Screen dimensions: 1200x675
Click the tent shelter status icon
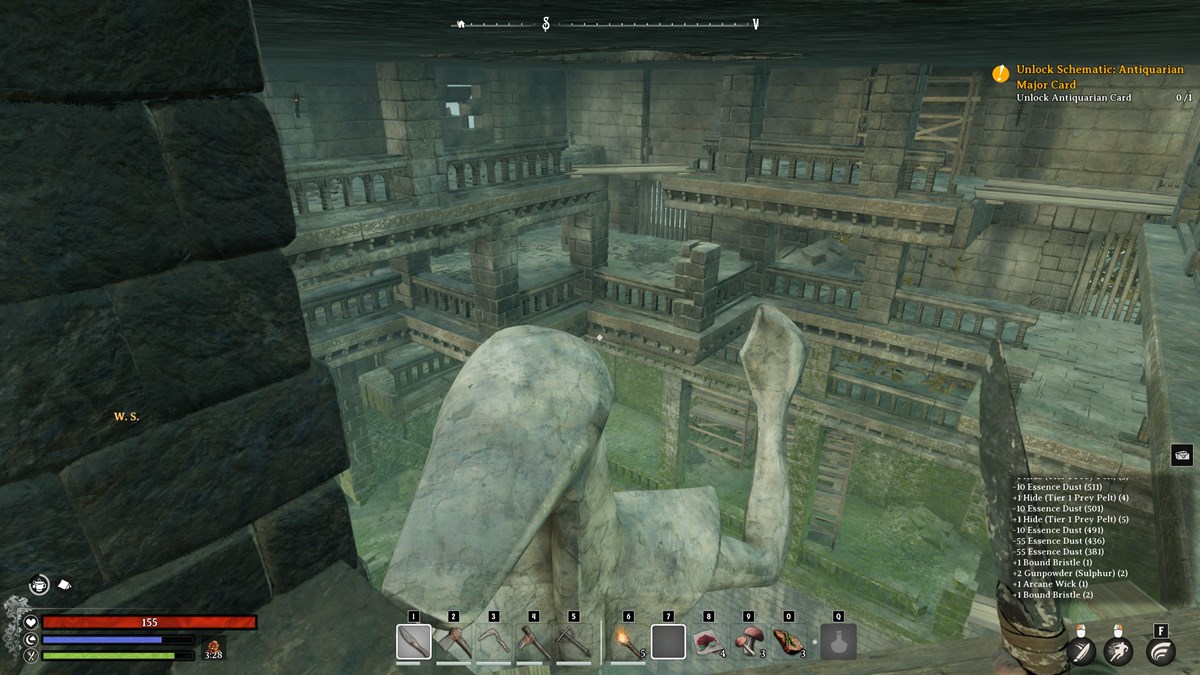click(62, 583)
